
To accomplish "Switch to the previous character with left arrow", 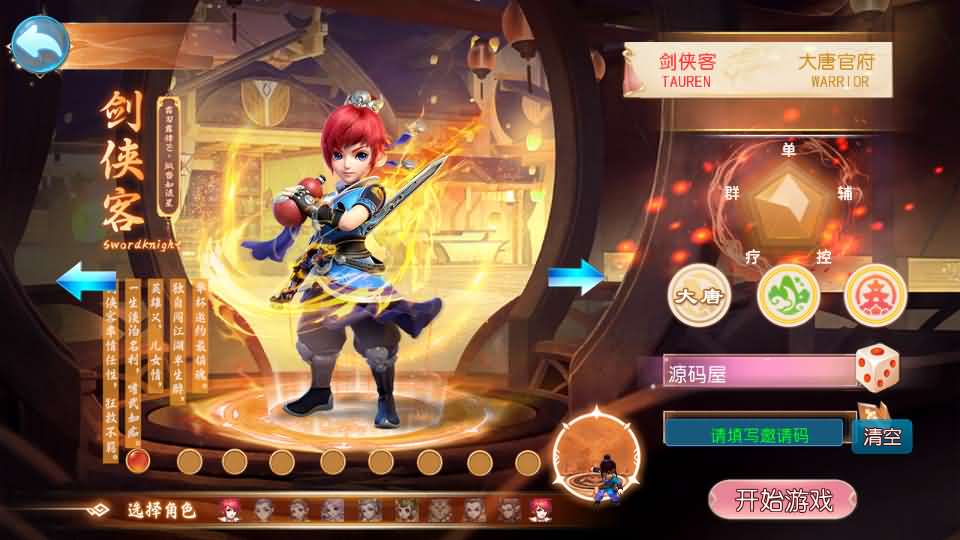I will (x=86, y=280).
